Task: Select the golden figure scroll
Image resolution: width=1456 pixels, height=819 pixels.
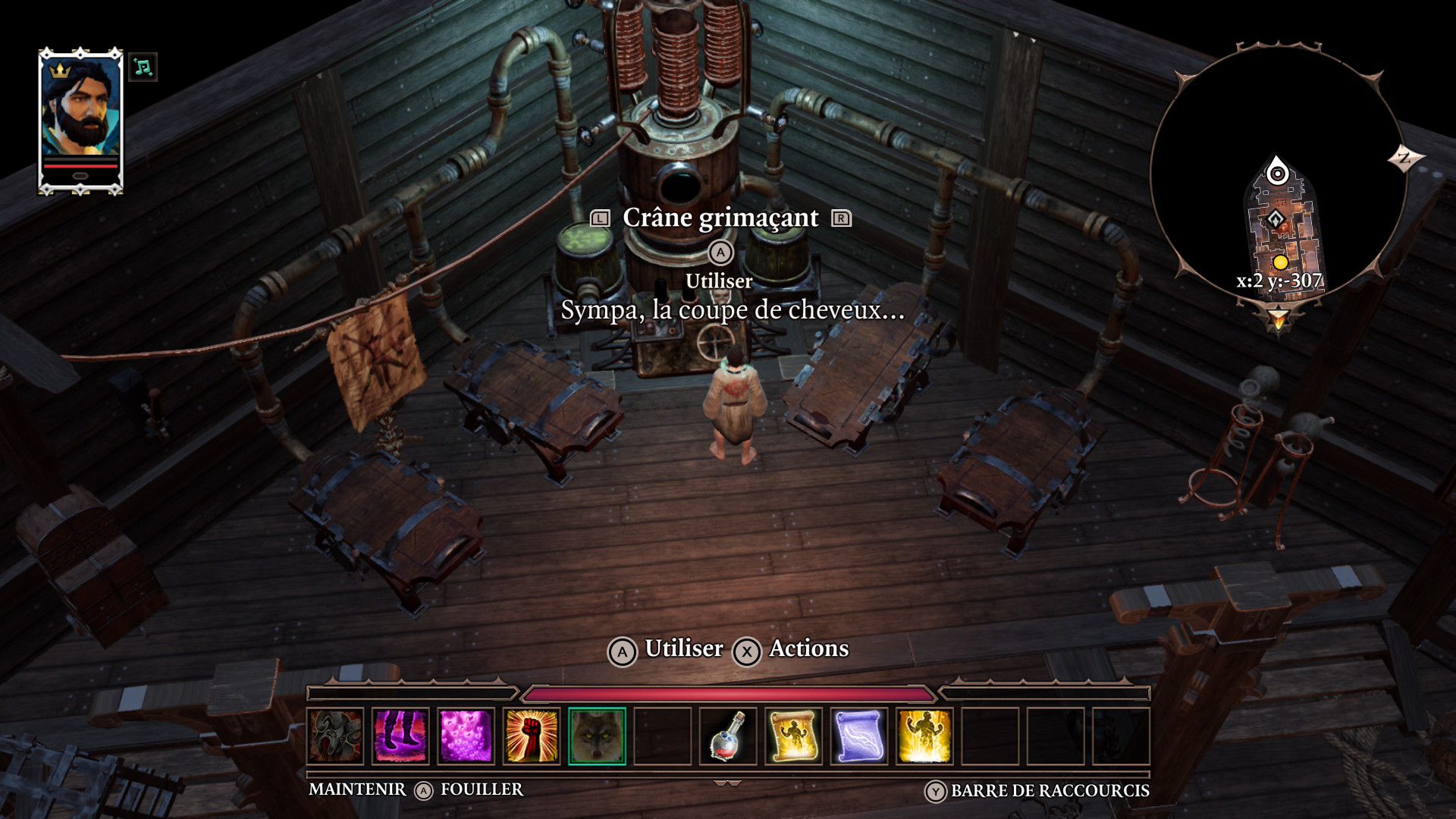Action: coord(793,736)
